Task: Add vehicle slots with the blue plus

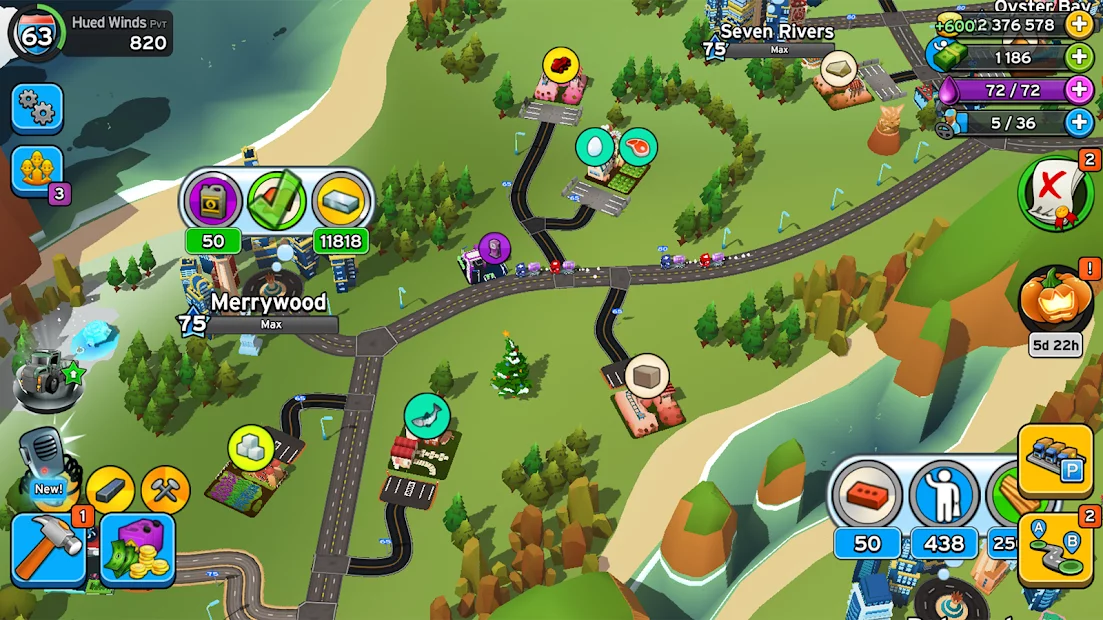Action: (1079, 123)
